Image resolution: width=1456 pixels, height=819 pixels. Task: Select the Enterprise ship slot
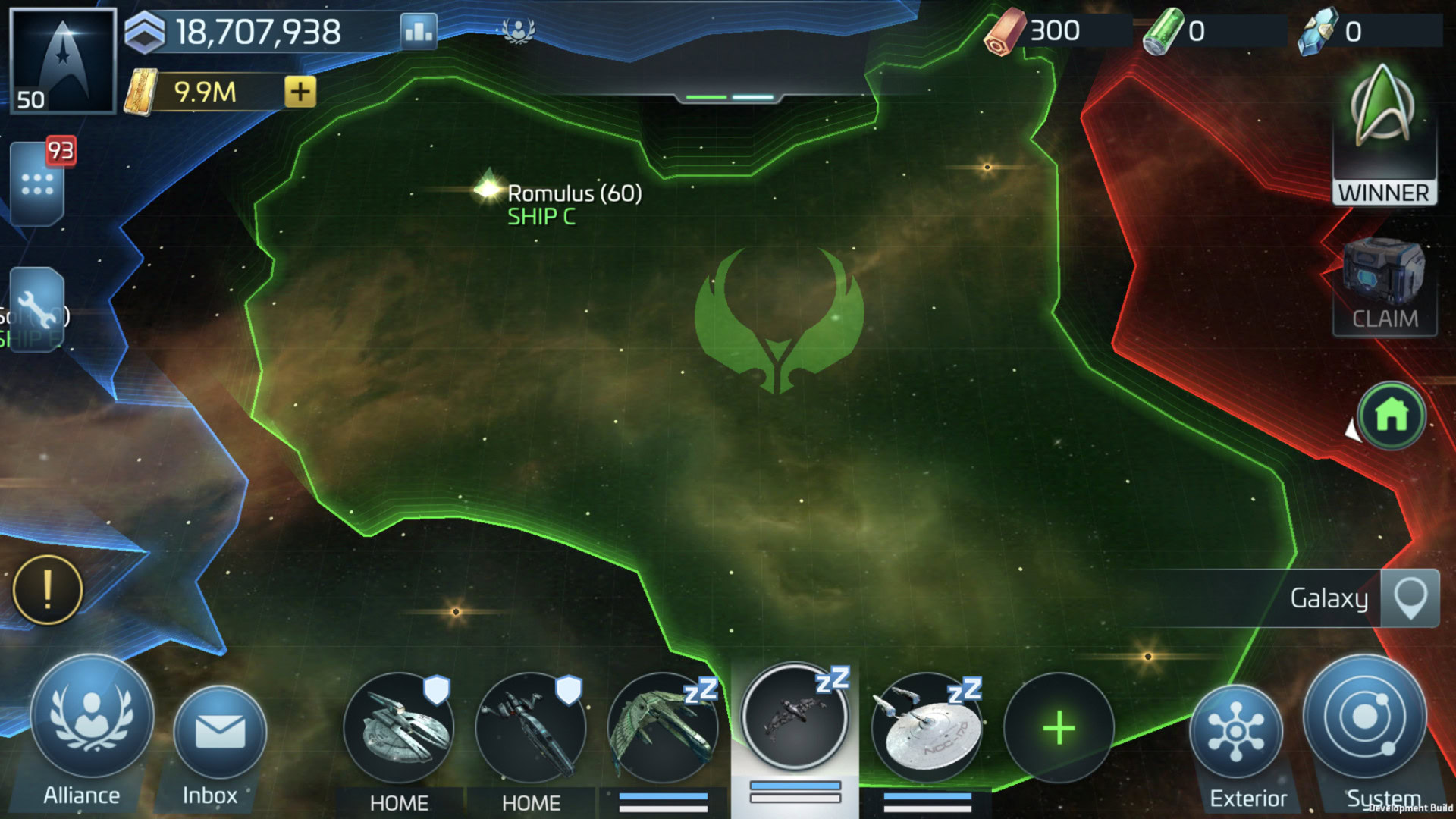pyautogui.click(x=927, y=728)
